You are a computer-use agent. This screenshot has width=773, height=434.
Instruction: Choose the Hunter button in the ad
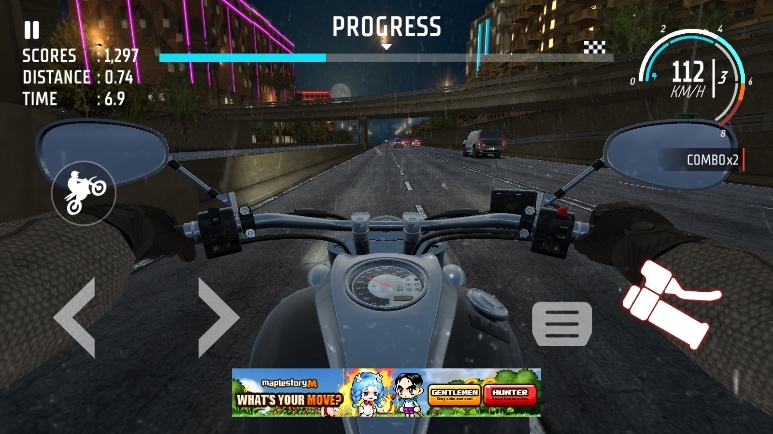[x=509, y=395]
